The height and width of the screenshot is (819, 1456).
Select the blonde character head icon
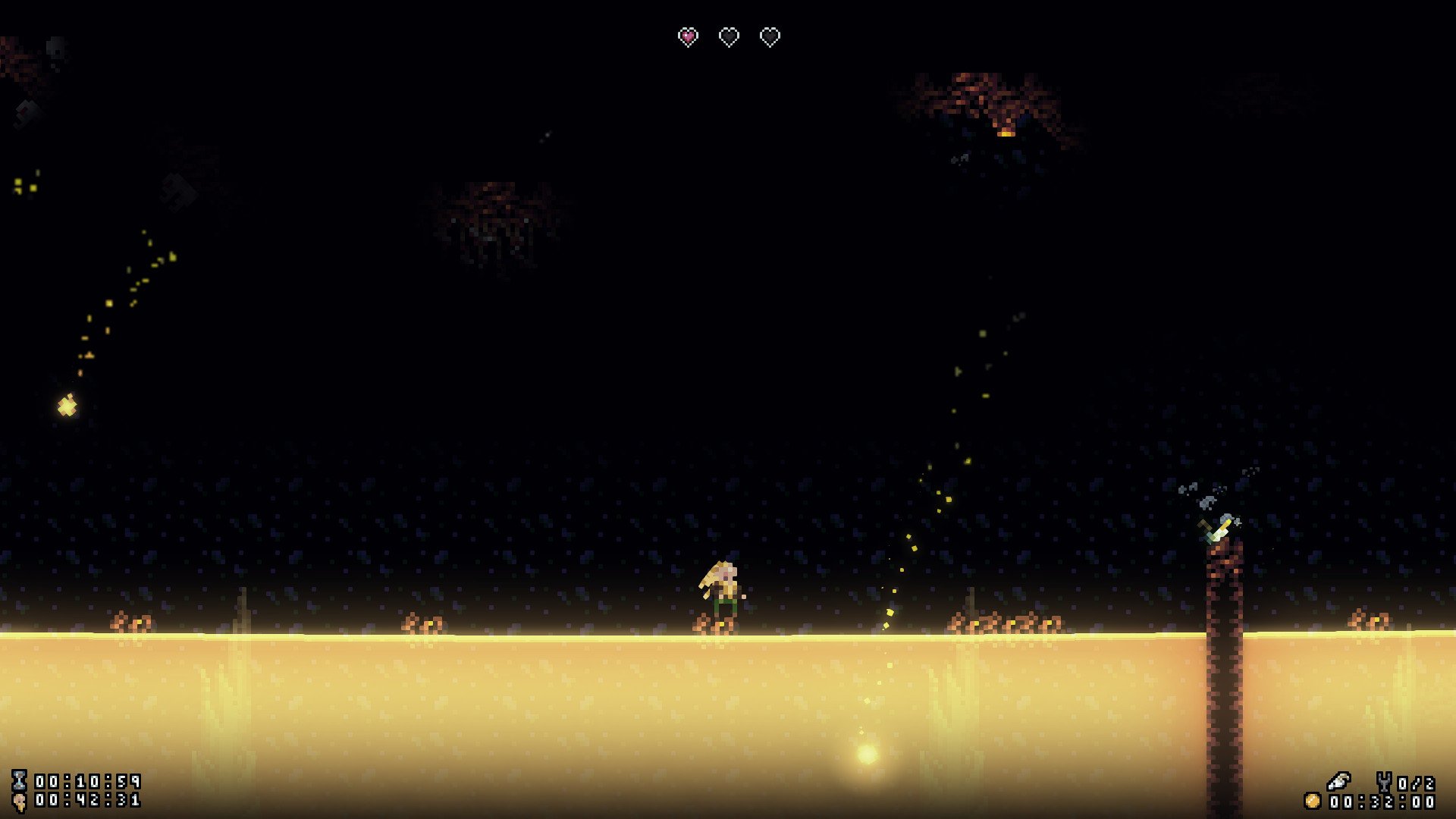tap(19, 801)
